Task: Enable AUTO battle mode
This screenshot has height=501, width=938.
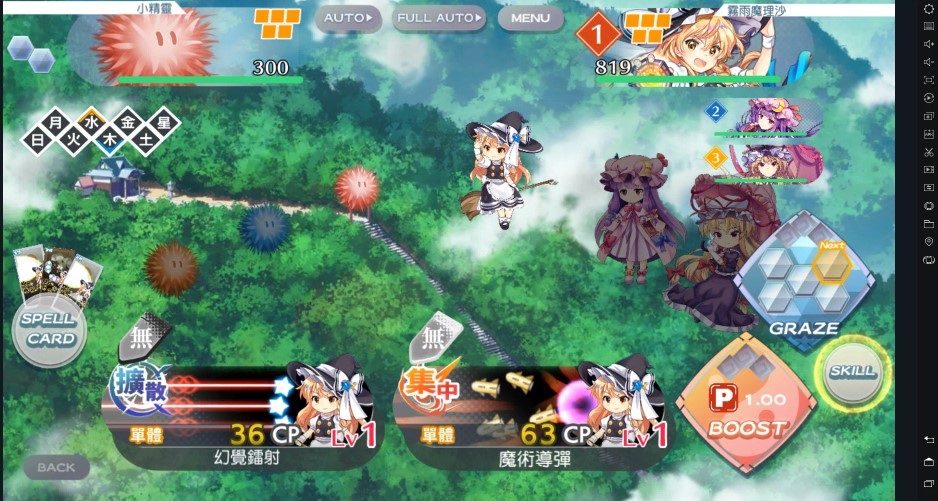Action: tap(349, 18)
